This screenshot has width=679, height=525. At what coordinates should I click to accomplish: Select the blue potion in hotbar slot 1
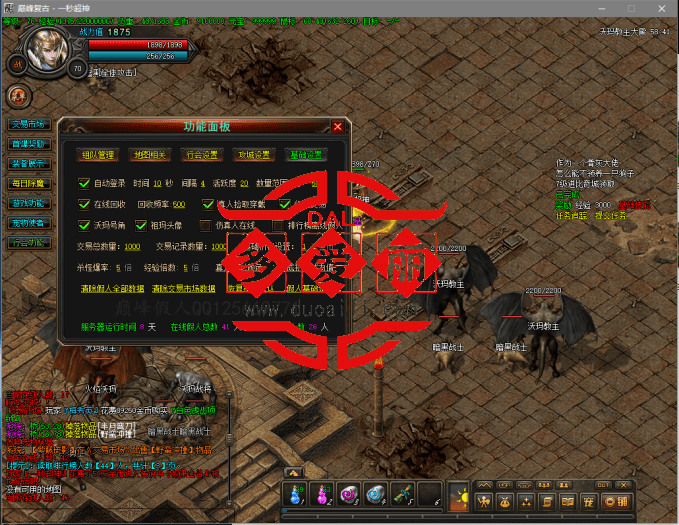pyautogui.click(x=297, y=493)
